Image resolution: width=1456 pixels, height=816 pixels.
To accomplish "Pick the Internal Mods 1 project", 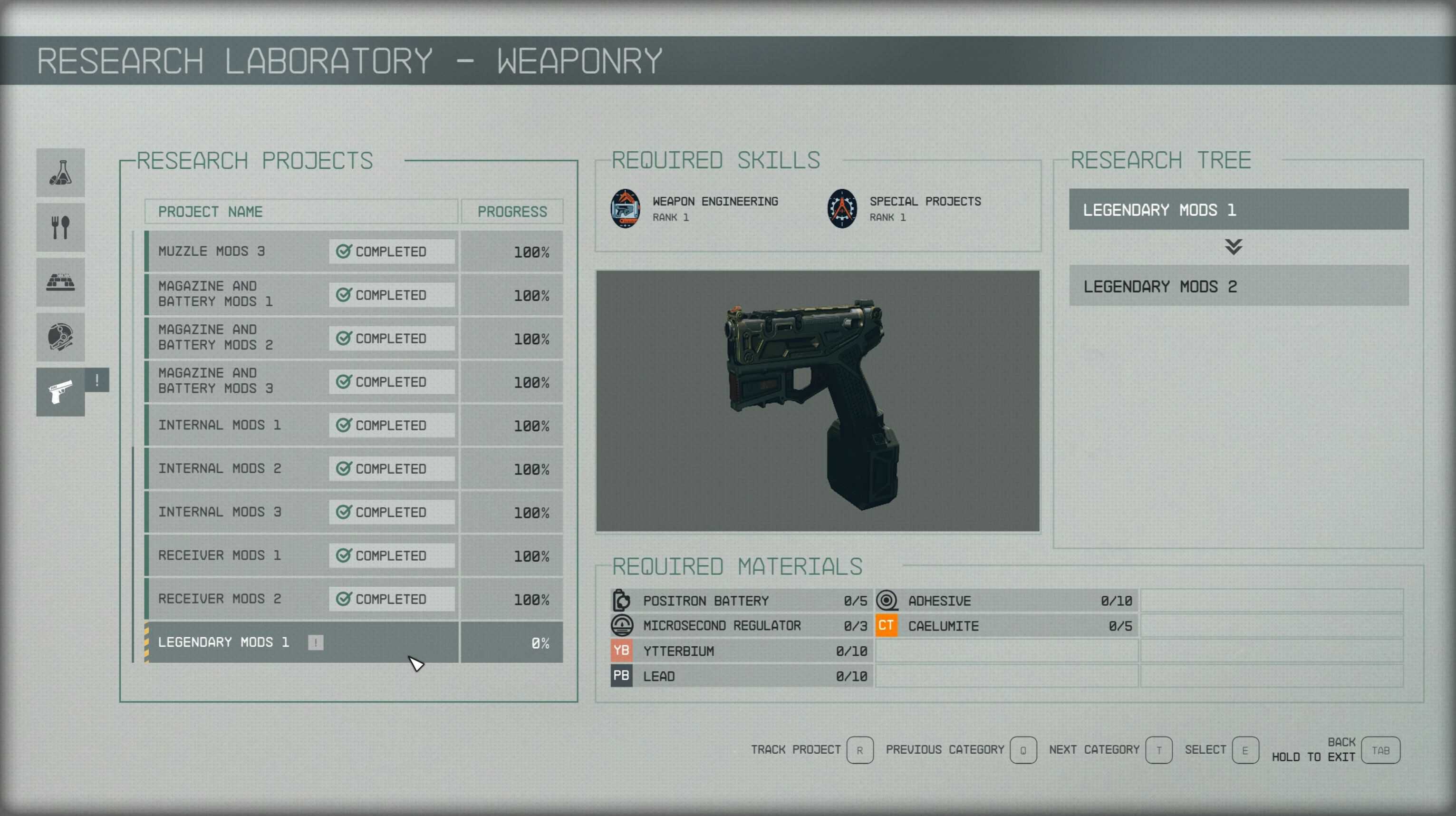I will pyautogui.click(x=302, y=425).
